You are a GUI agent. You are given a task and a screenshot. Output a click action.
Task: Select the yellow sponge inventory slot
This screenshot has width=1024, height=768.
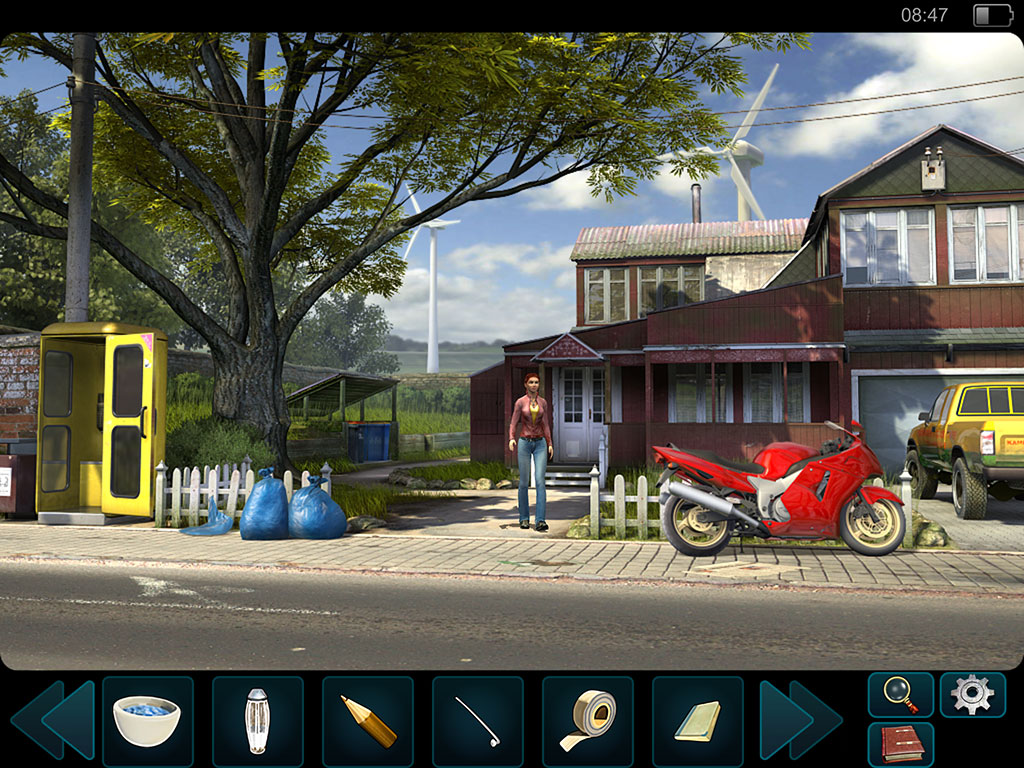pyautogui.click(x=697, y=720)
